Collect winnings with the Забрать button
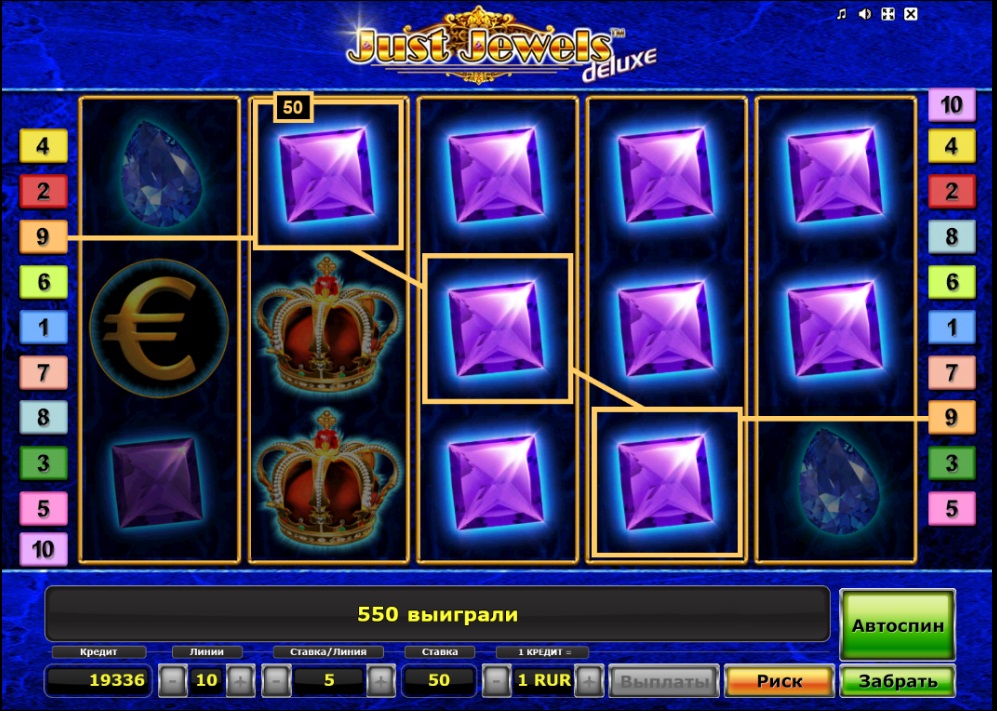Viewport: 997px width, 711px height. coord(897,681)
